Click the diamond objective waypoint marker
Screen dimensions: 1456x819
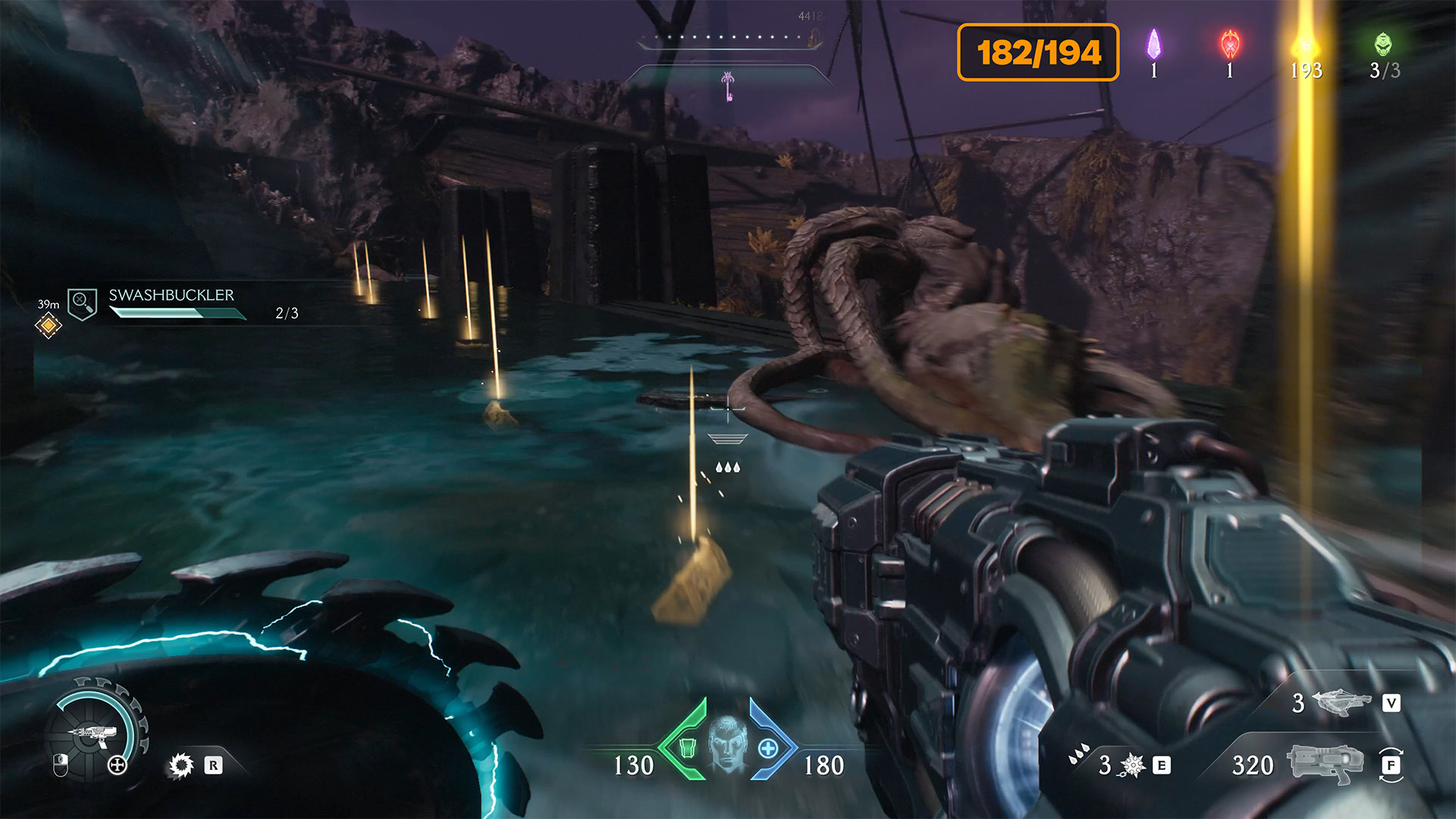[x=49, y=325]
